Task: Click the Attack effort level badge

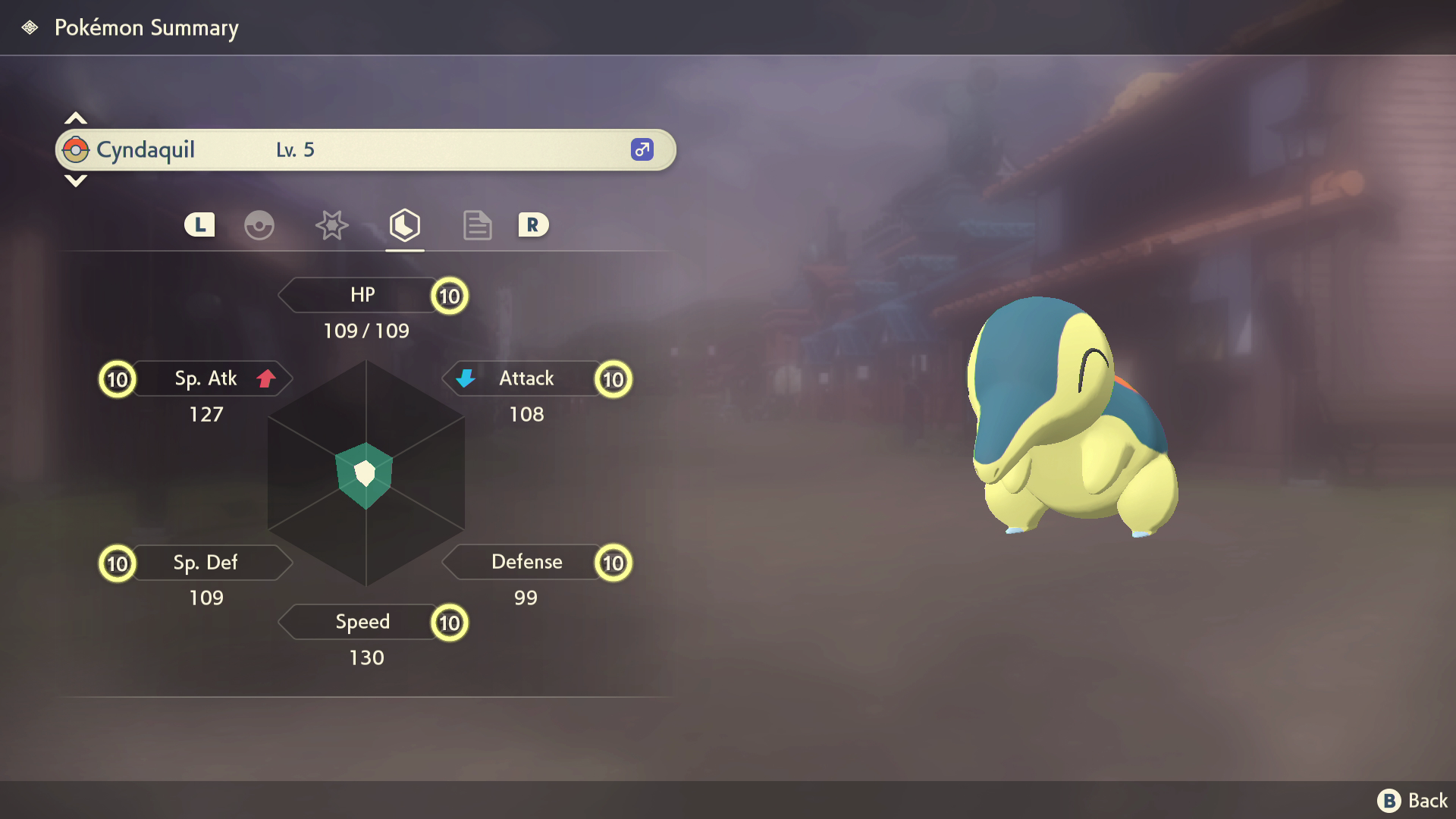Action: pyautogui.click(x=613, y=379)
